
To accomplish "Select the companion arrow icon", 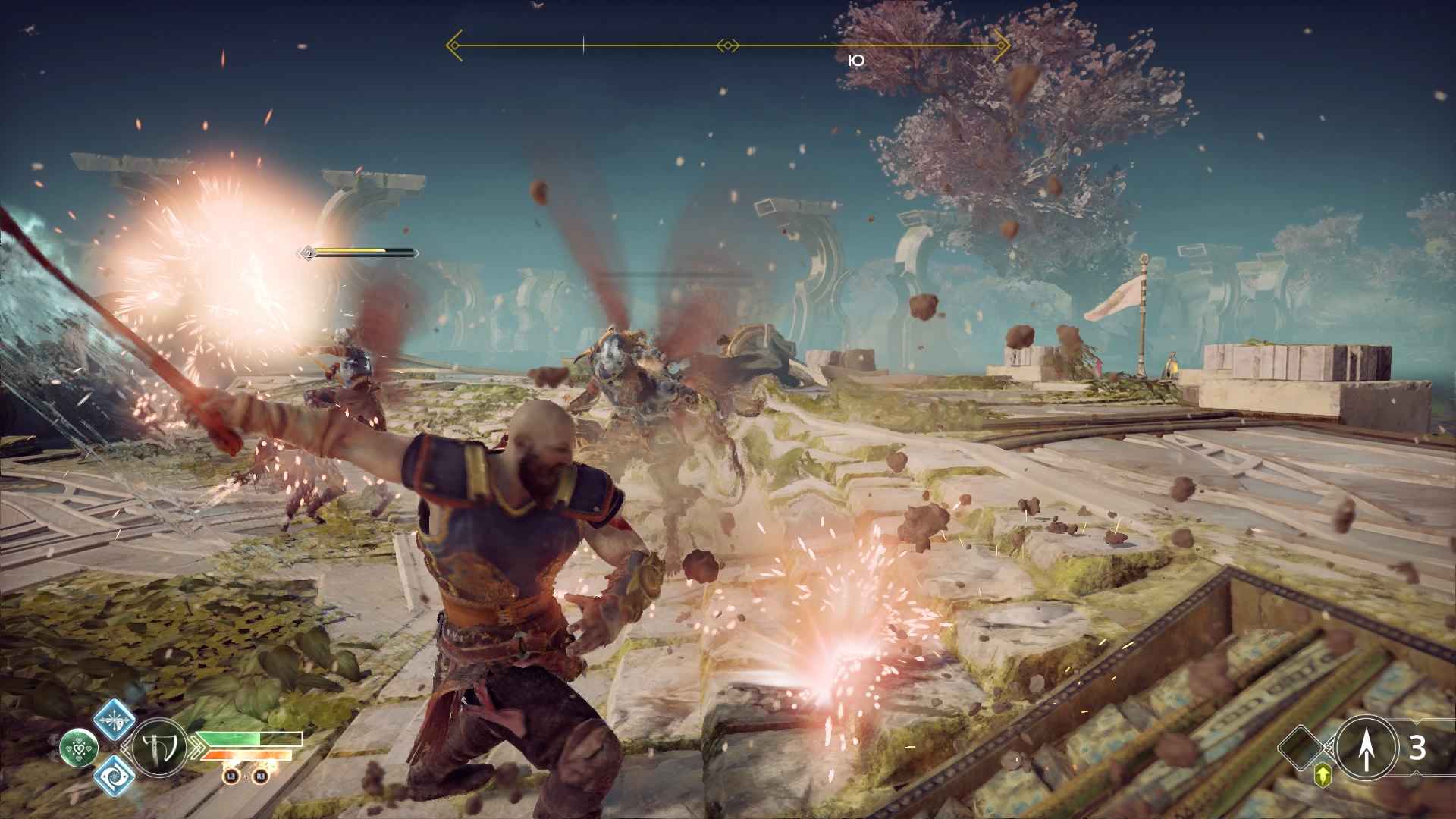I will 1366,747.
